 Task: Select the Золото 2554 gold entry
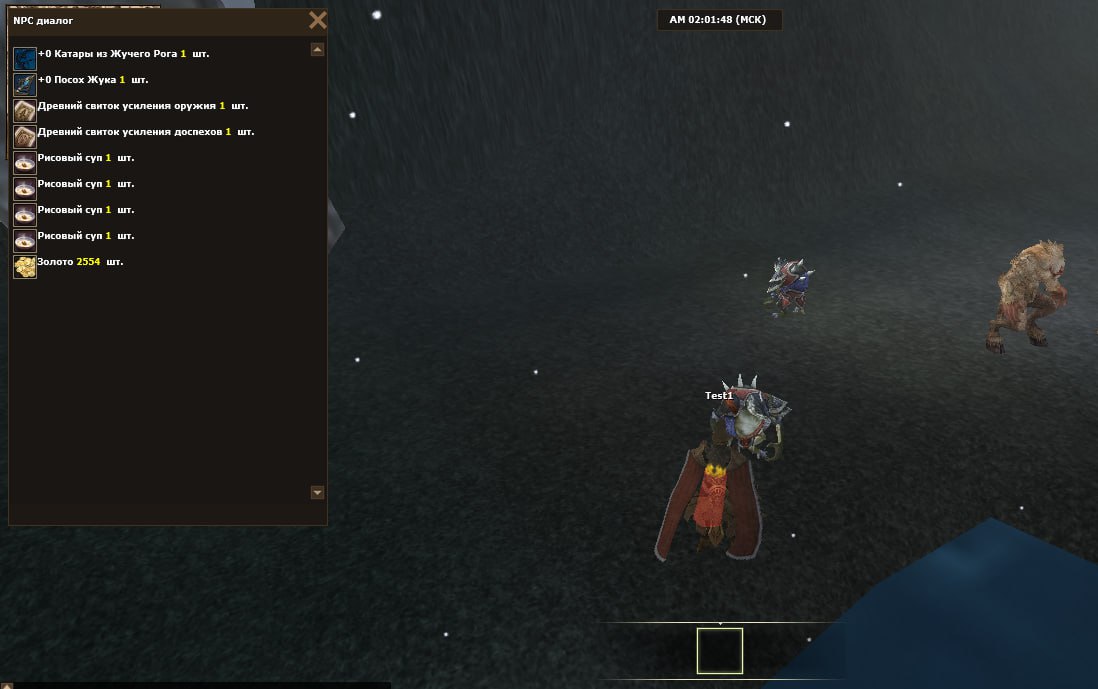tap(80, 262)
